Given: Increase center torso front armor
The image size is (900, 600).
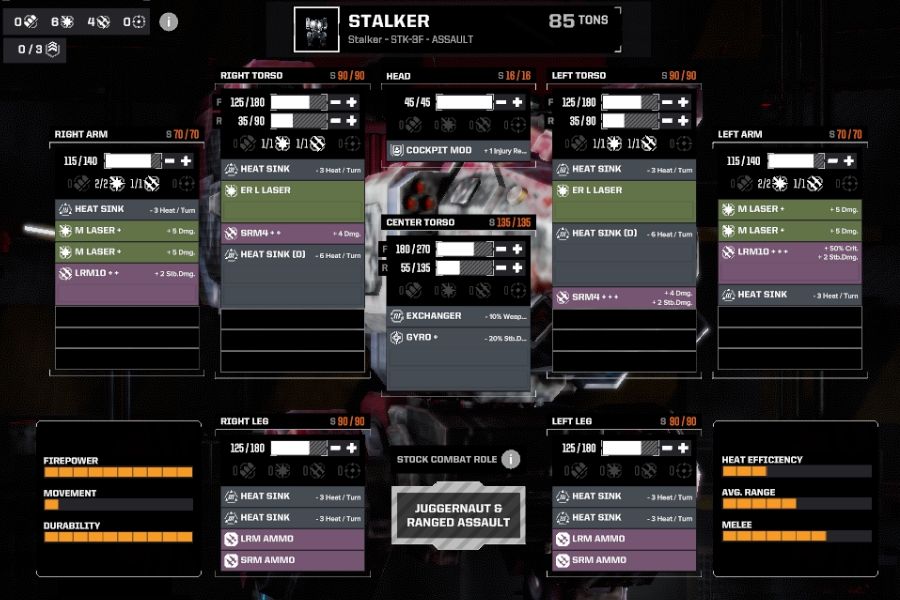Looking at the screenshot, I should pos(517,249).
